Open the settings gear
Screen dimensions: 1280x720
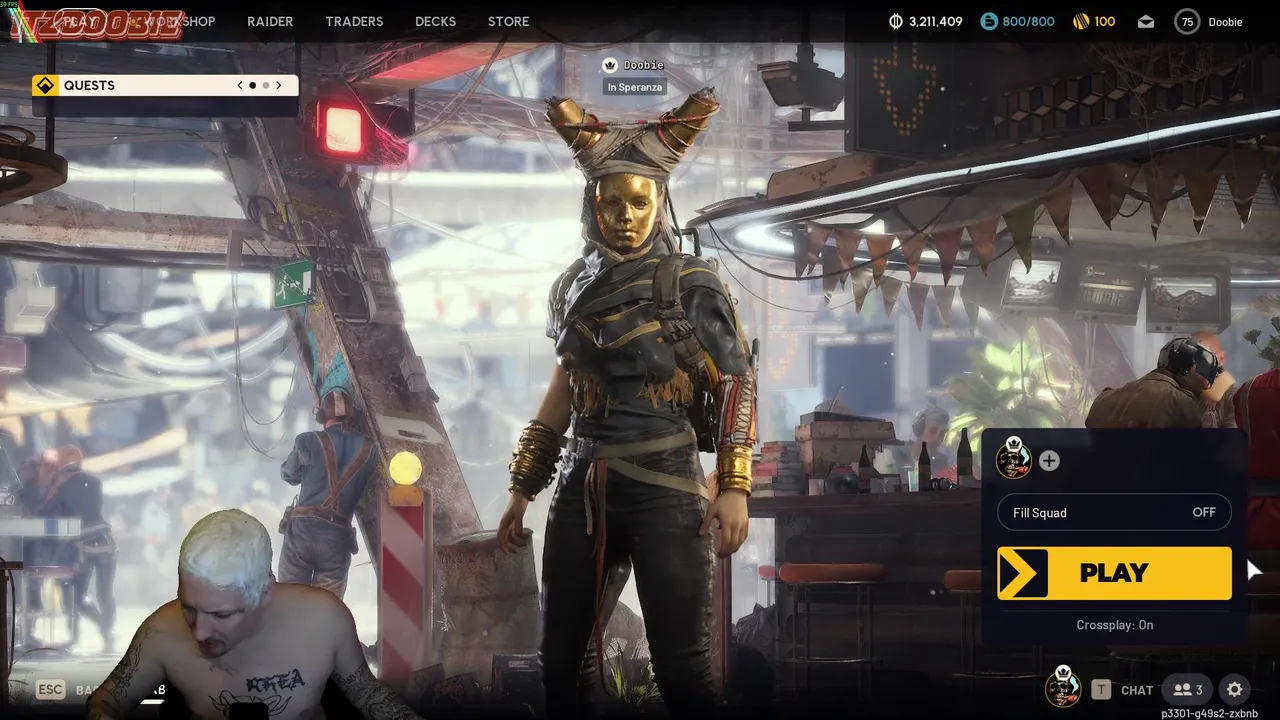(x=1234, y=690)
